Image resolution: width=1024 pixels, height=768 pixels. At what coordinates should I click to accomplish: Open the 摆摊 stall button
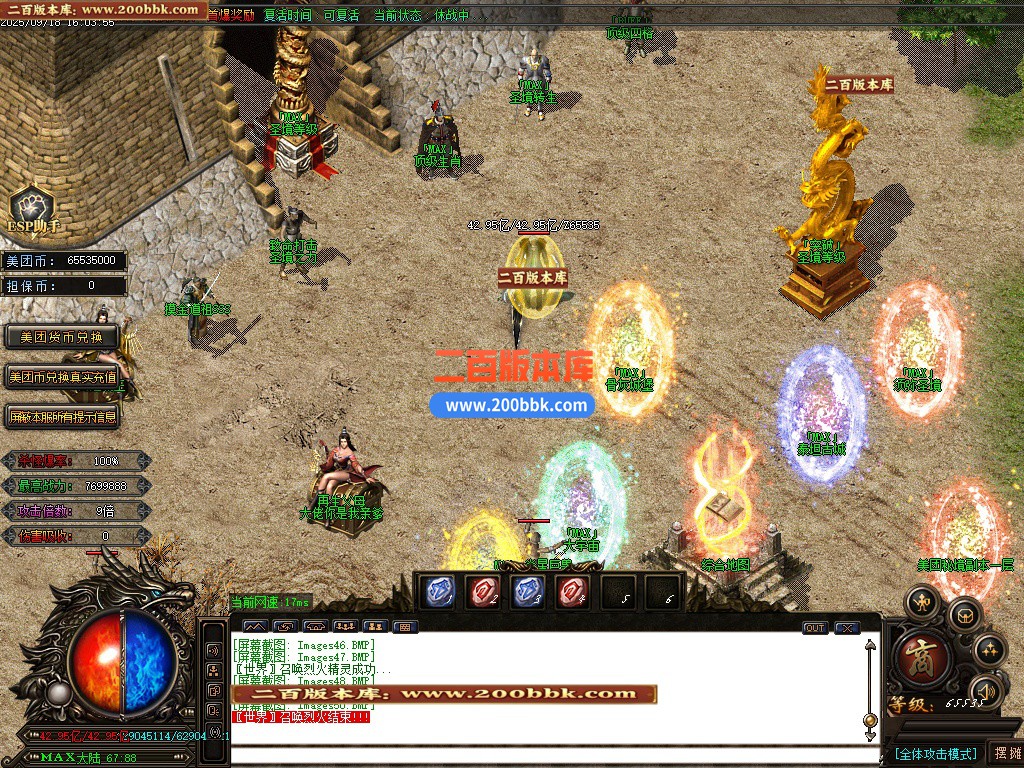pyautogui.click(x=1005, y=753)
